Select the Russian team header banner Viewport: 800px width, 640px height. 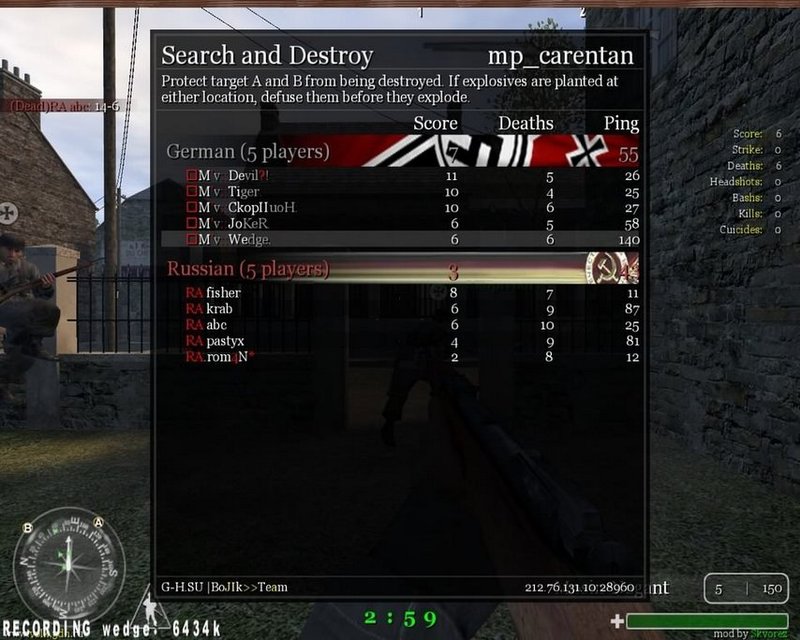(400, 269)
